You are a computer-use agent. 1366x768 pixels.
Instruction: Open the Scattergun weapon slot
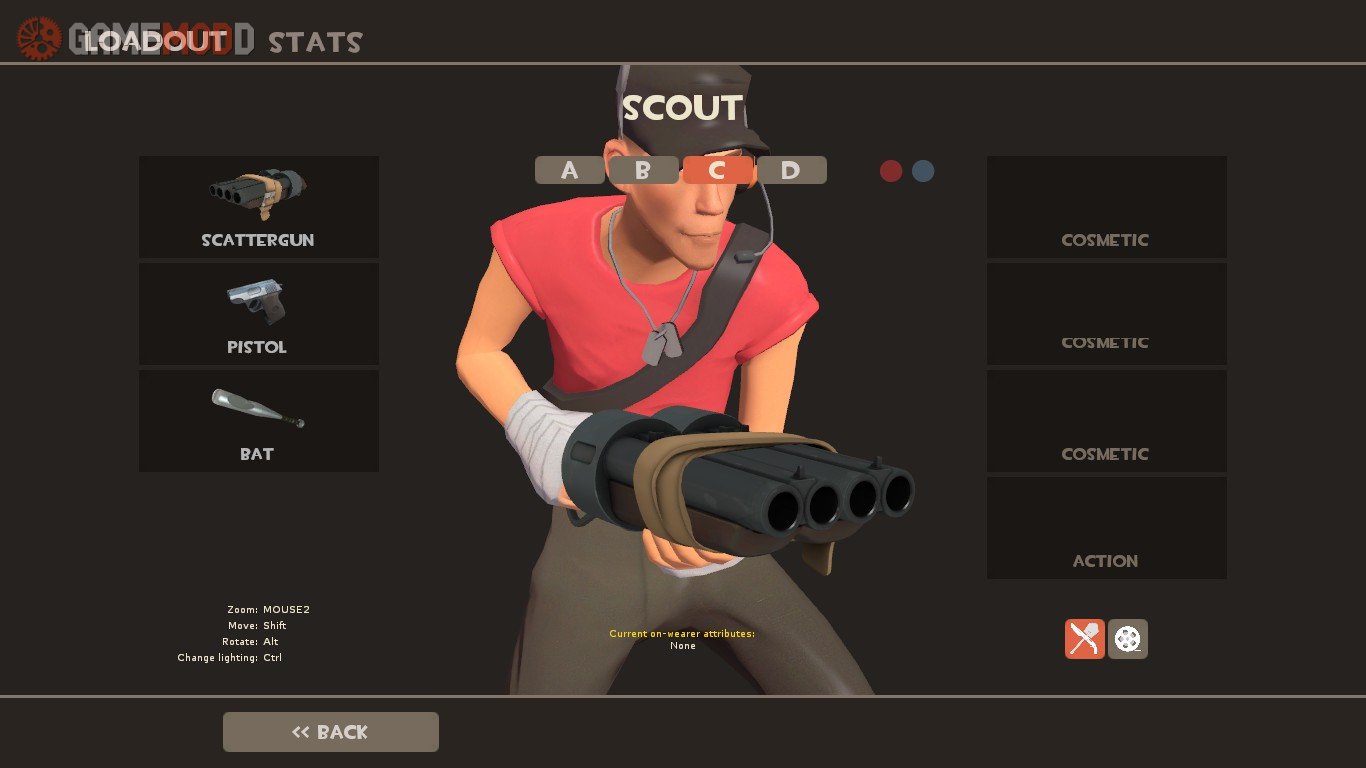pos(258,207)
